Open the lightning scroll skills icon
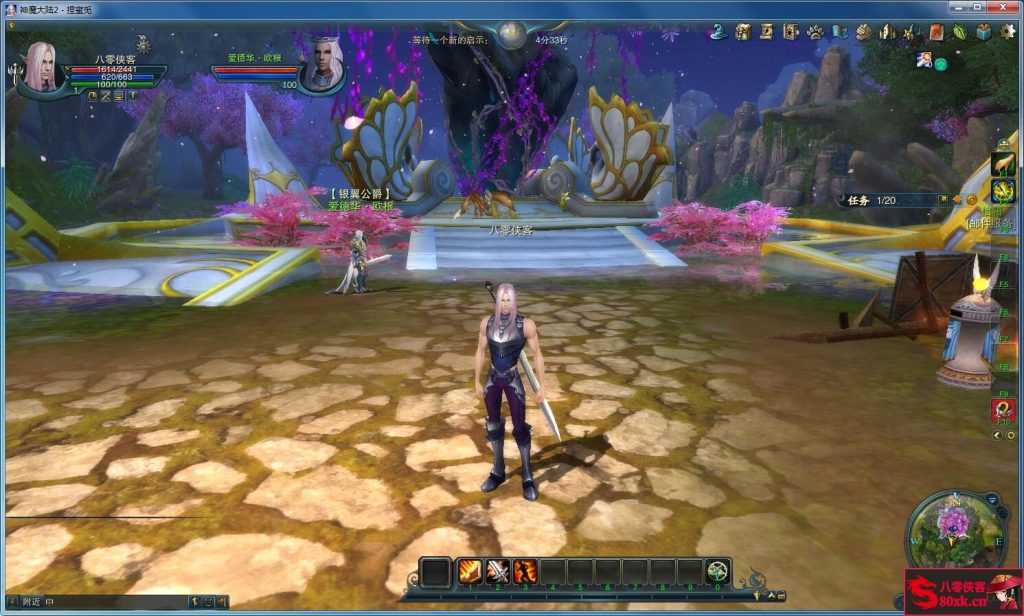1024x616 pixels. click(x=766, y=32)
